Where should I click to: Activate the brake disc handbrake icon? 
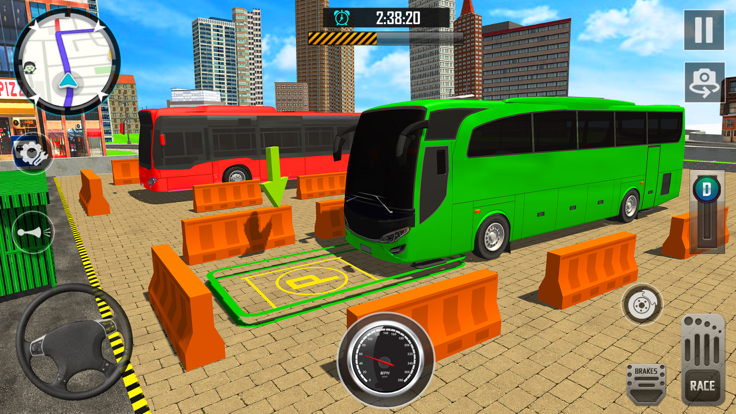point(641,304)
